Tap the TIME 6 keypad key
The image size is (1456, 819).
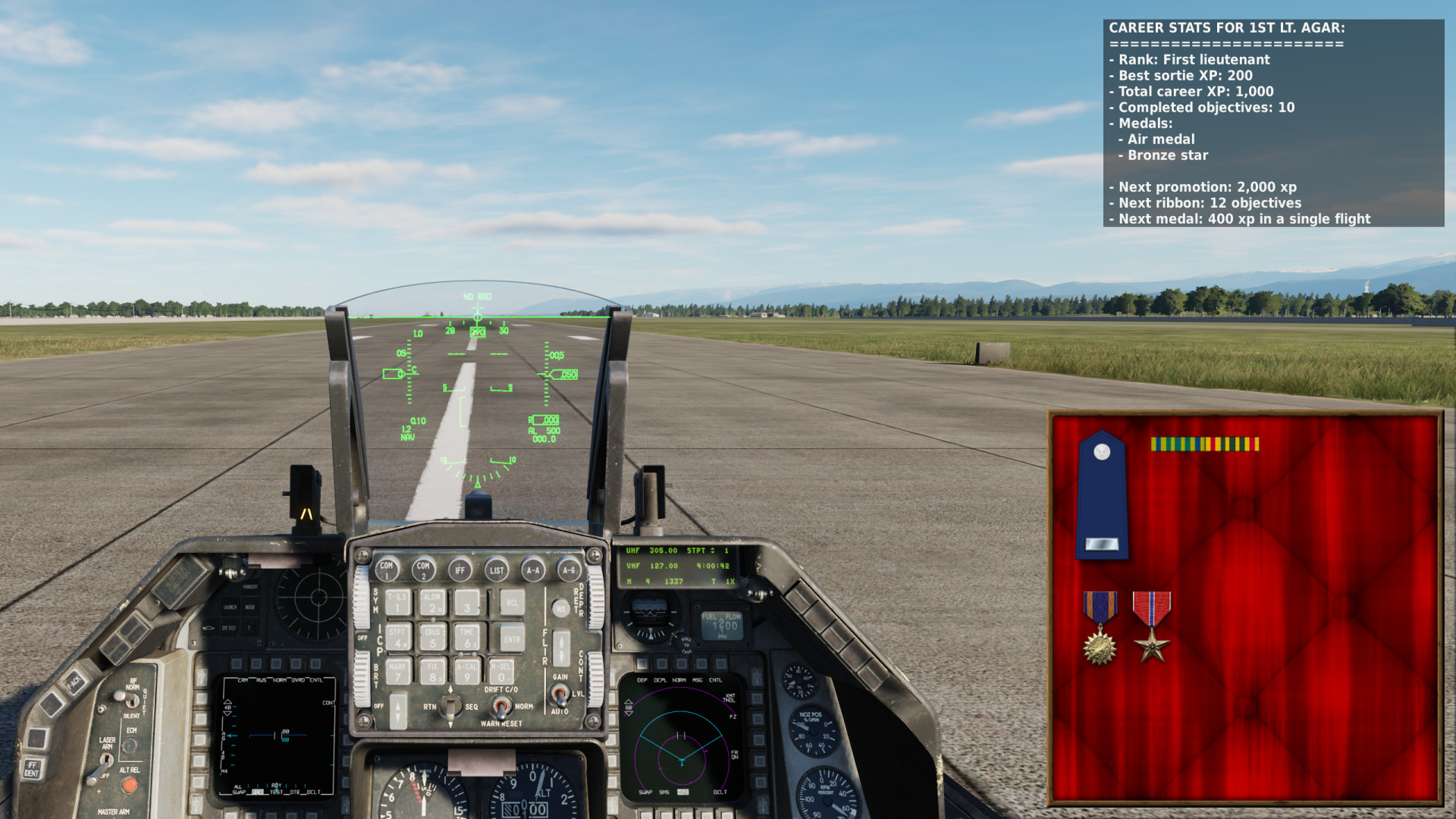pyautogui.click(x=467, y=638)
